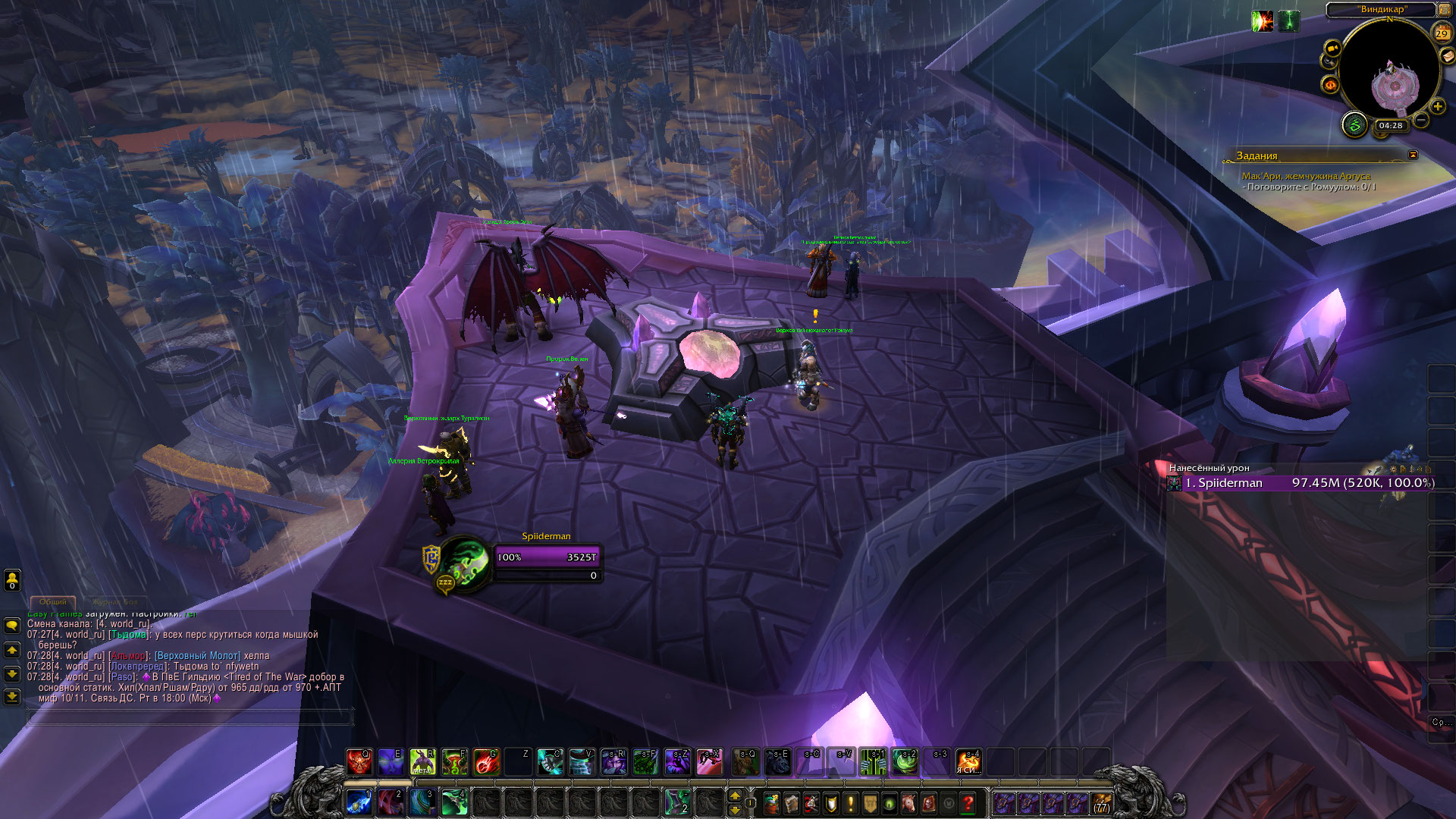The image size is (1456, 819).
Task: Open the calendar showing day 29
Action: tap(1442, 33)
